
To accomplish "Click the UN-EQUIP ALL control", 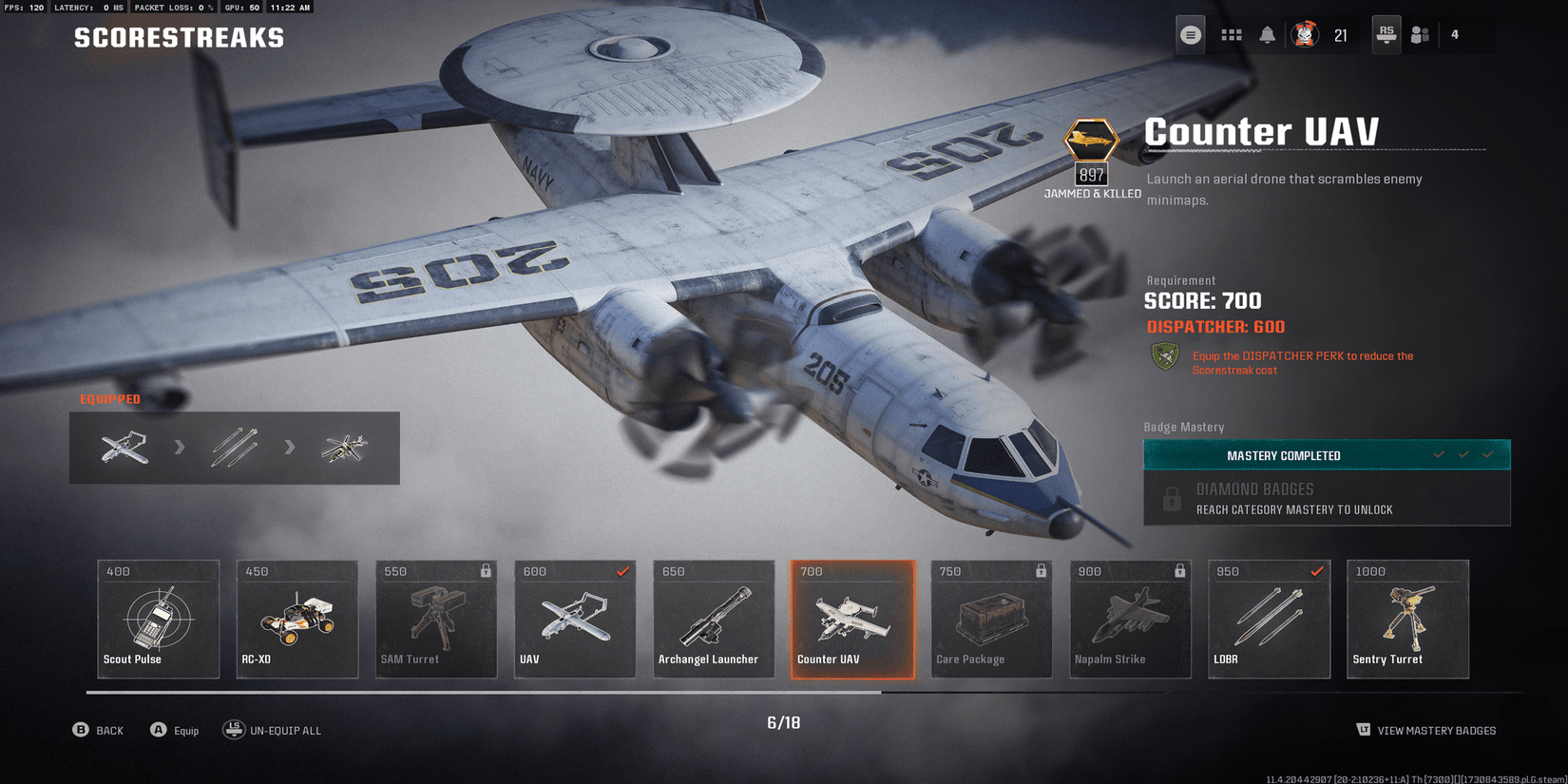I will 274,730.
